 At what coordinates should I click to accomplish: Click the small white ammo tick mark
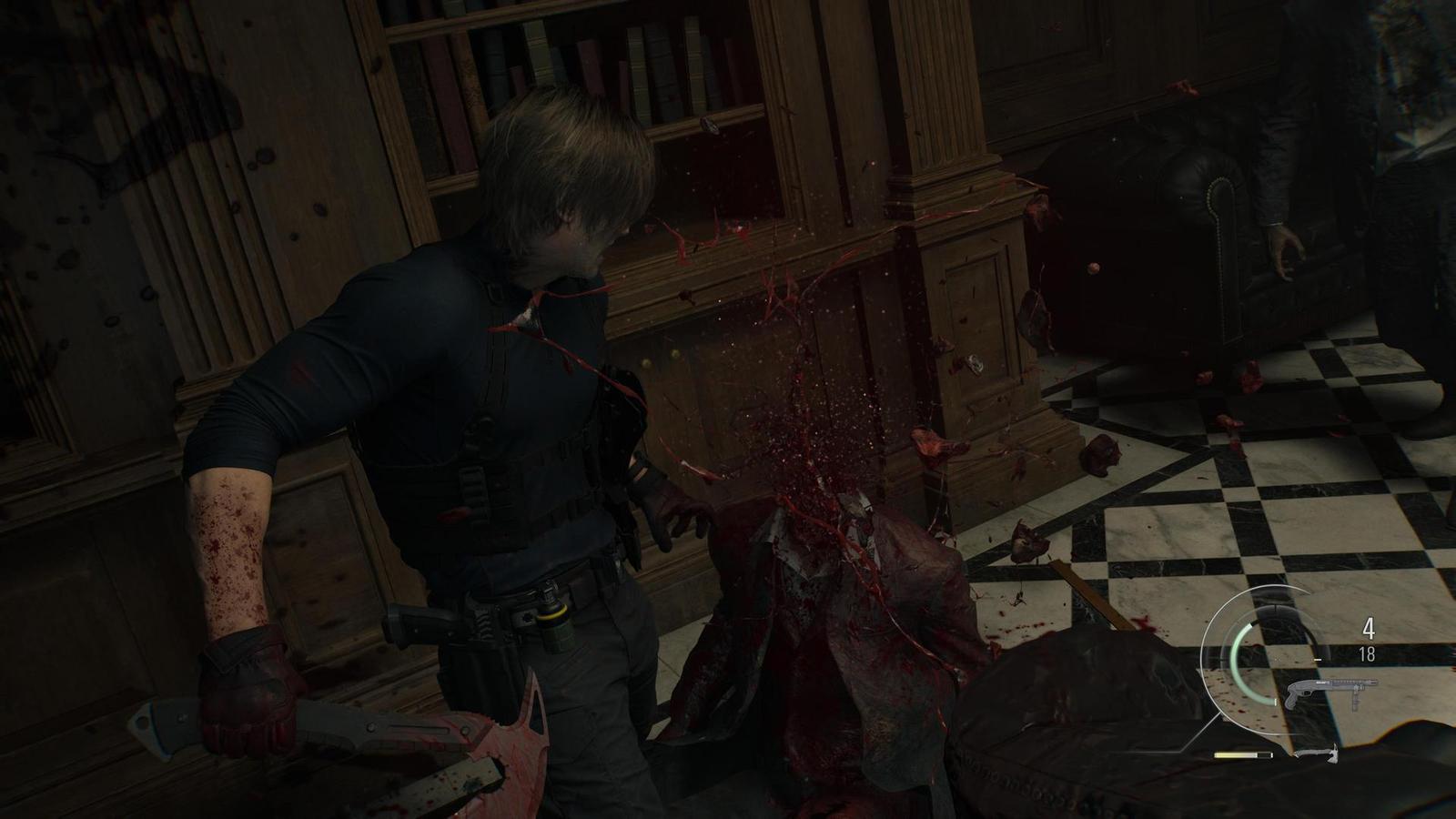click(x=1318, y=659)
